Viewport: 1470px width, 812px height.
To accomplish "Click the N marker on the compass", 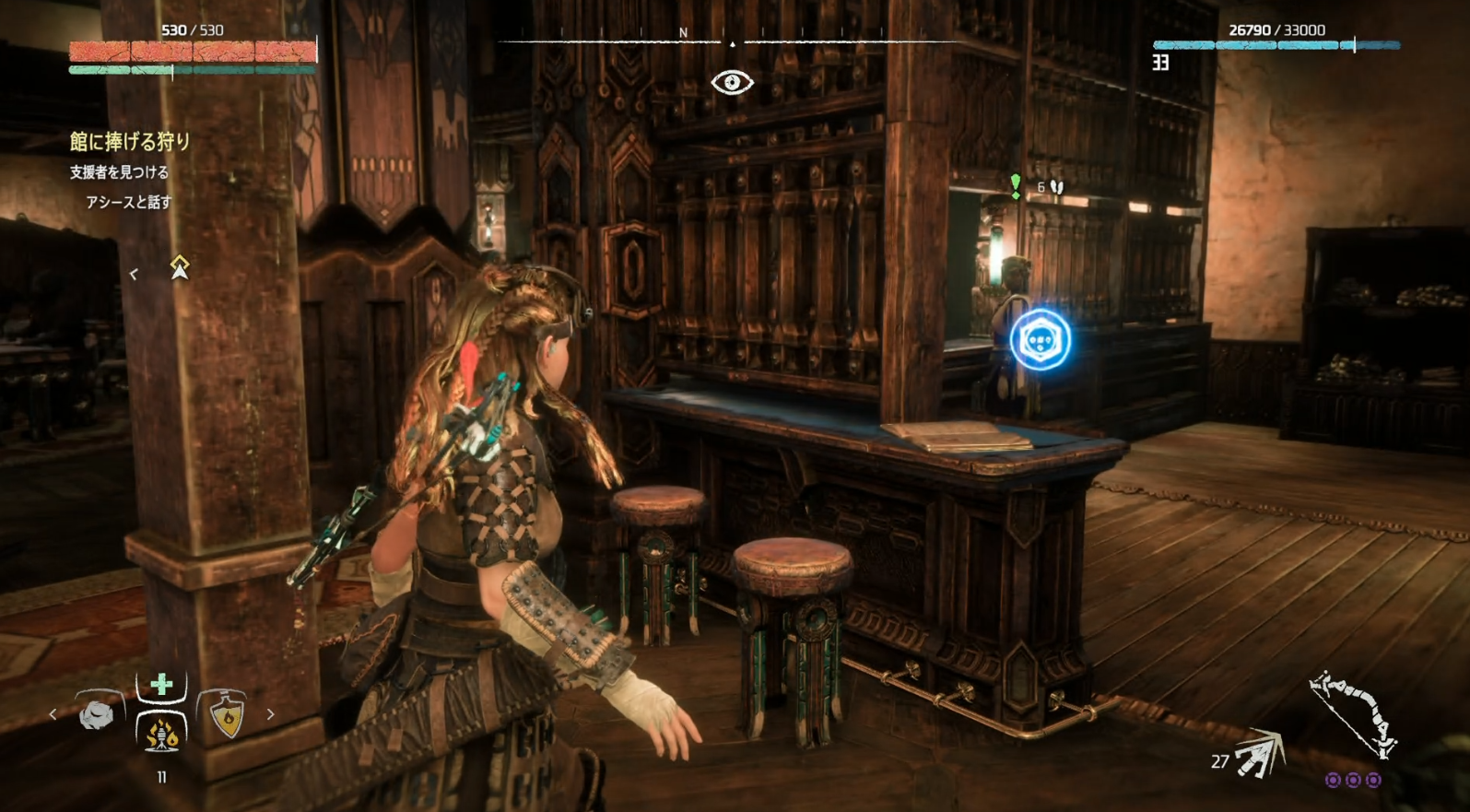I will pyautogui.click(x=682, y=32).
